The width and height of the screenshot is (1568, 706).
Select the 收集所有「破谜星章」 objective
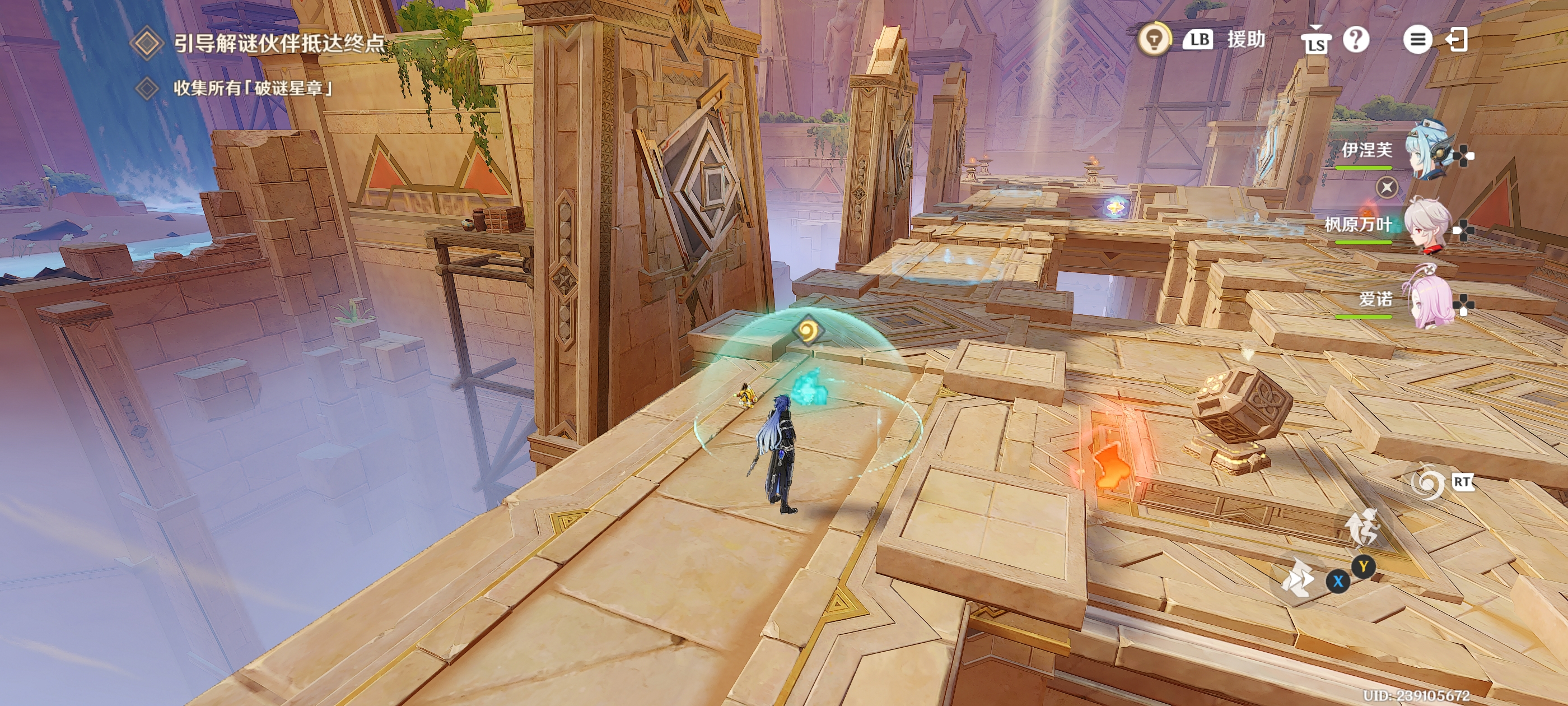click(x=253, y=89)
